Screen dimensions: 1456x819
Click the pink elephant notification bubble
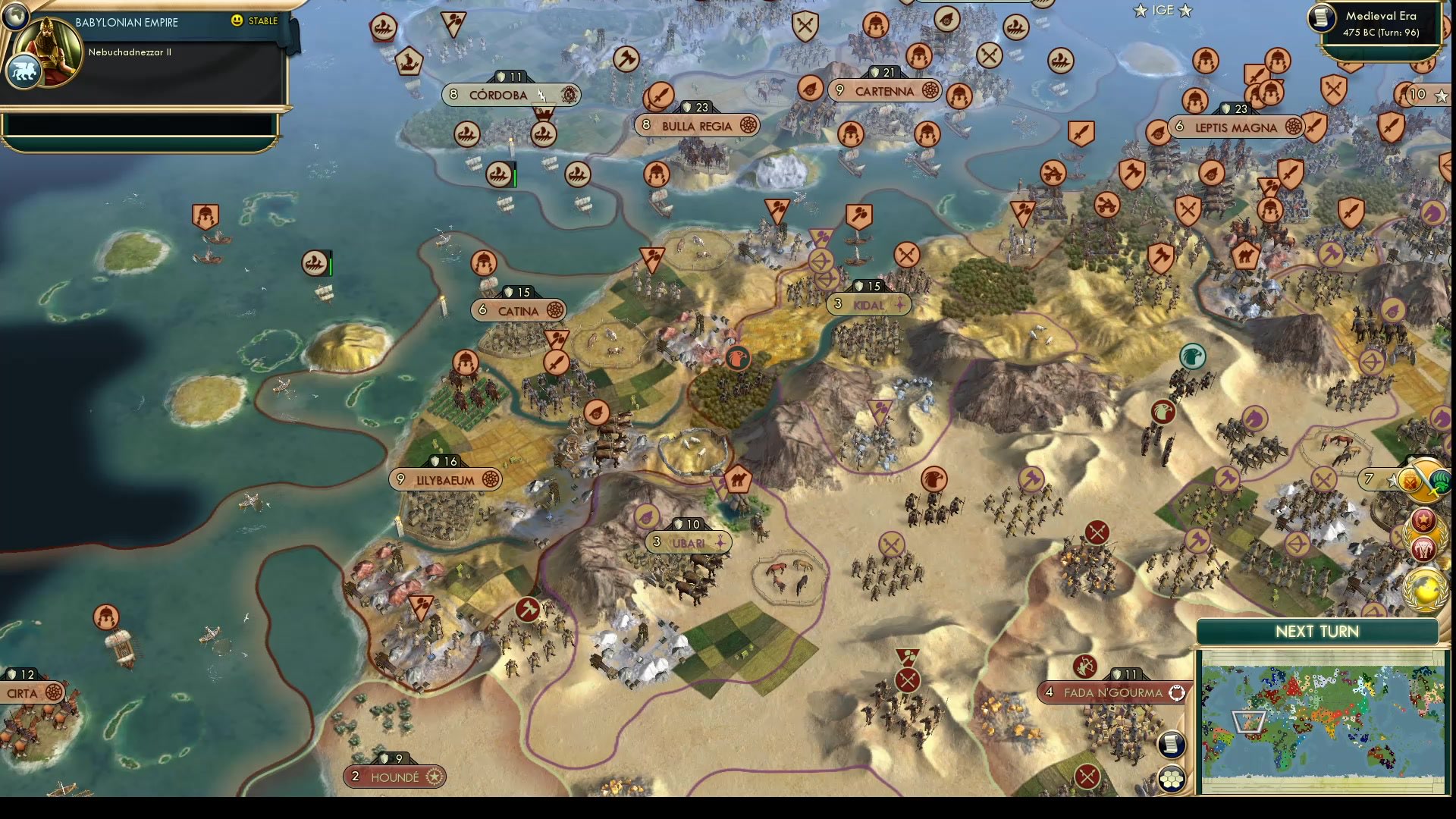pyautogui.click(x=1423, y=548)
